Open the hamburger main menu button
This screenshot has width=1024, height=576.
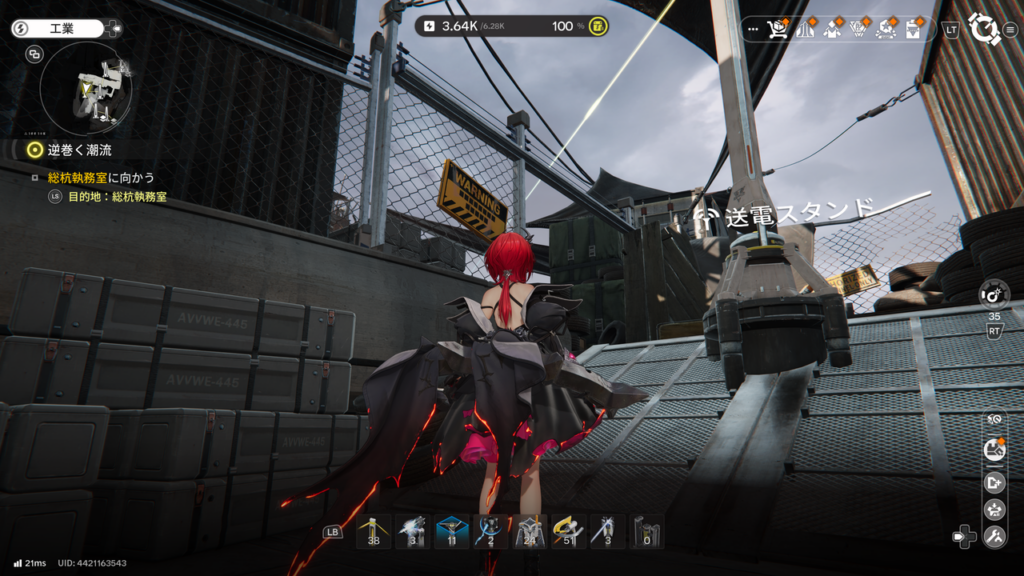1009,29
